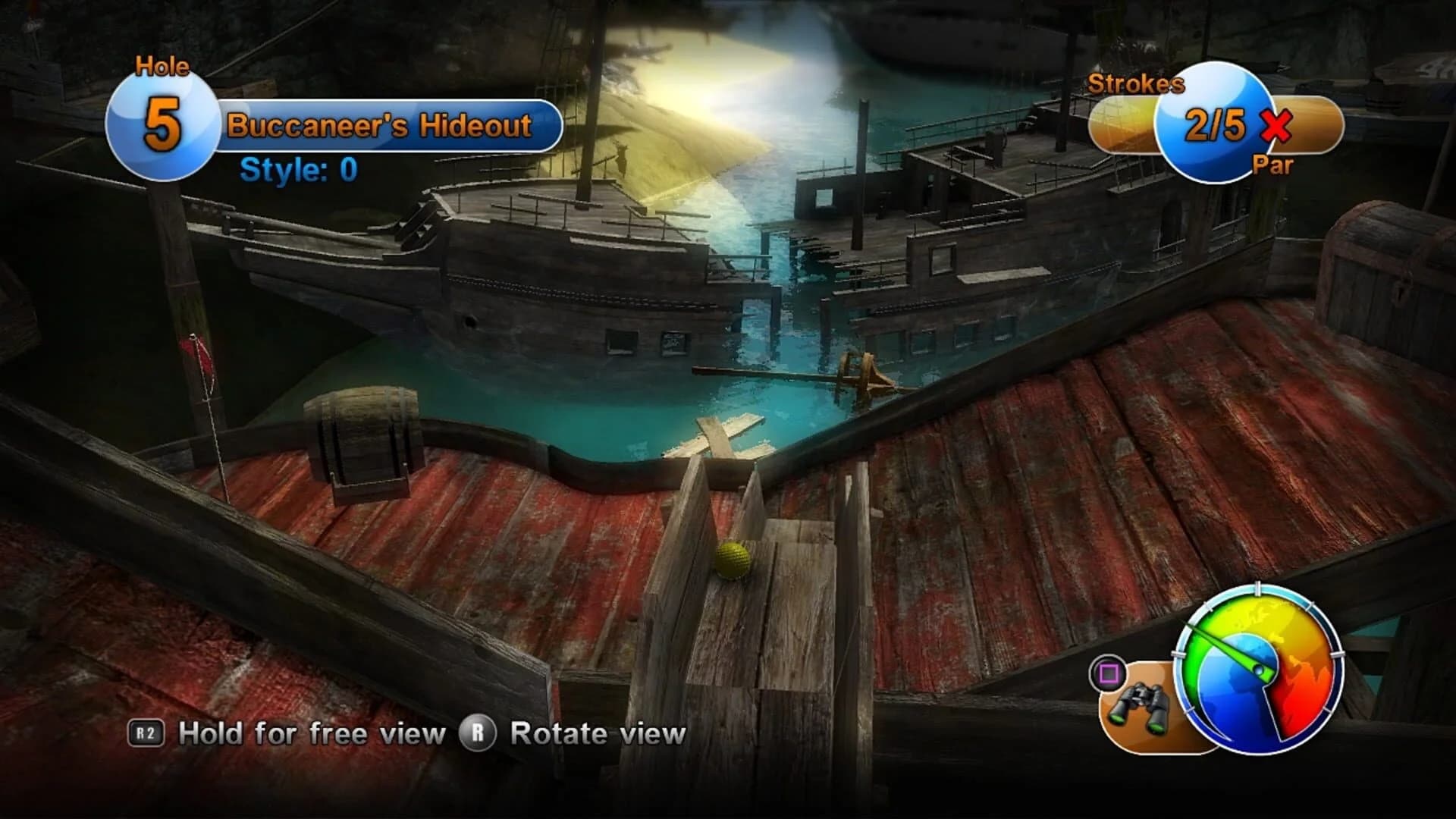Click the red X over-par indicator

pos(1276,127)
